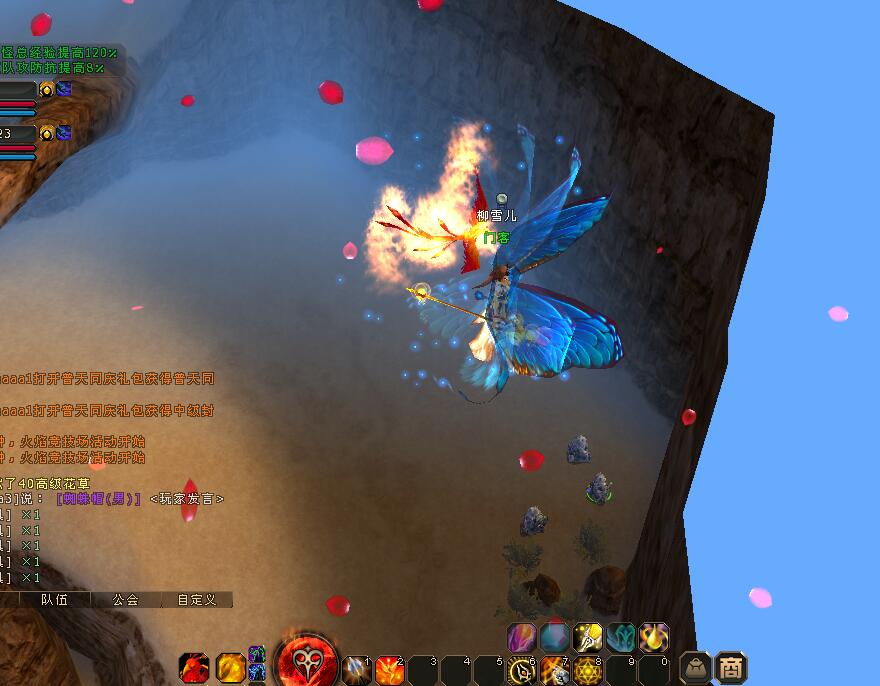The height and width of the screenshot is (686, 880).
Task: Select the golden staff skill icon
Action: click(588, 637)
